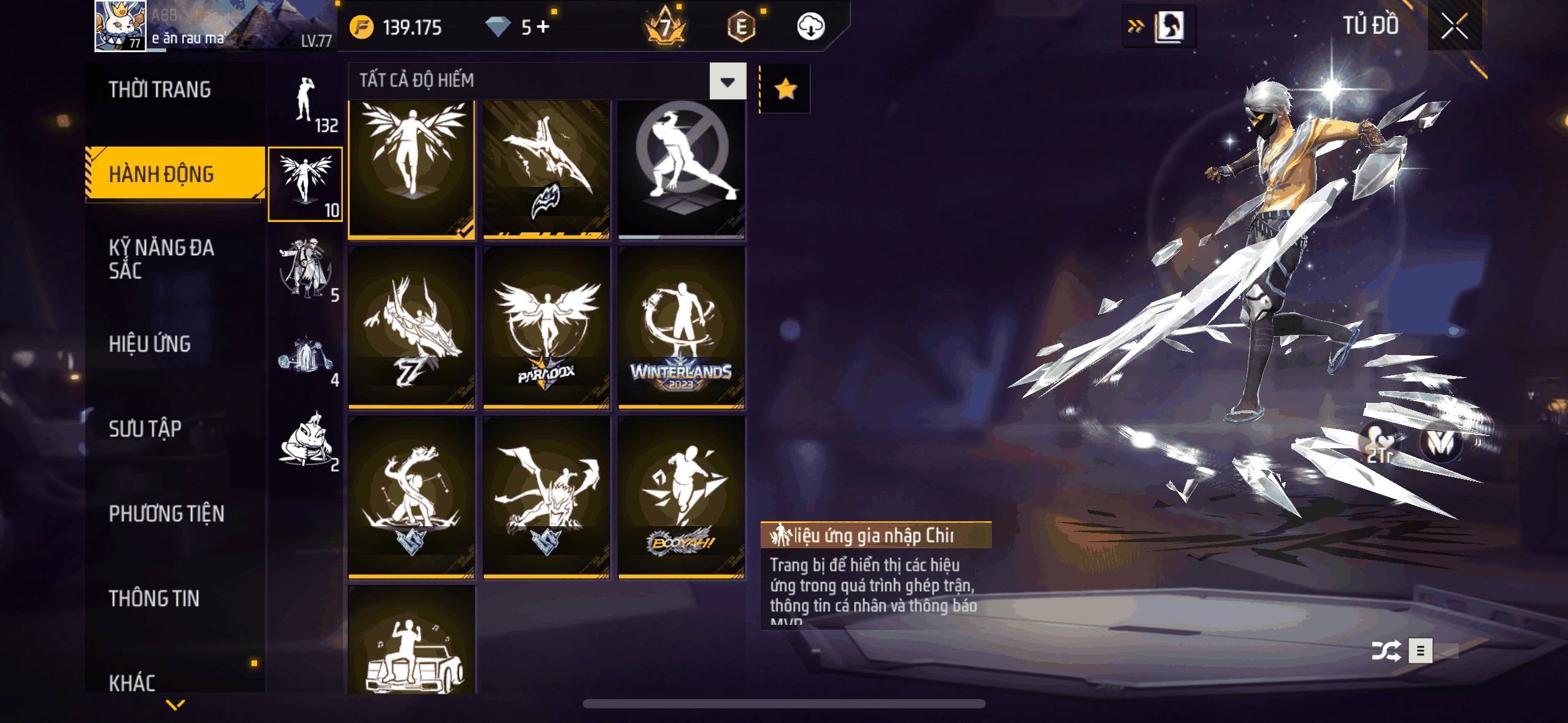The height and width of the screenshot is (723, 1568).
Task: Click the shuffle random icon
Action: (1386, 651)
